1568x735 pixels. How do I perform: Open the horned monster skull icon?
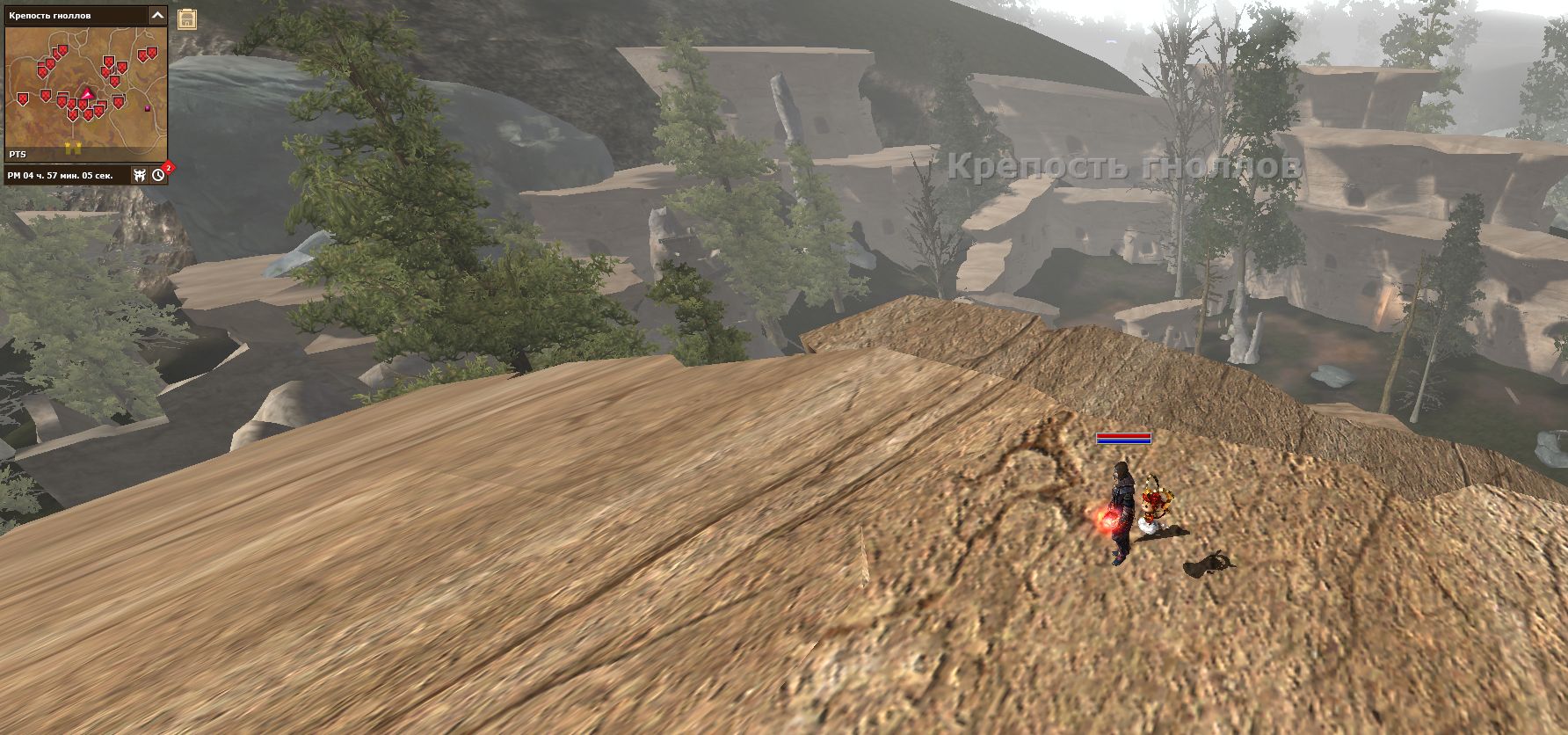[140, 175]
